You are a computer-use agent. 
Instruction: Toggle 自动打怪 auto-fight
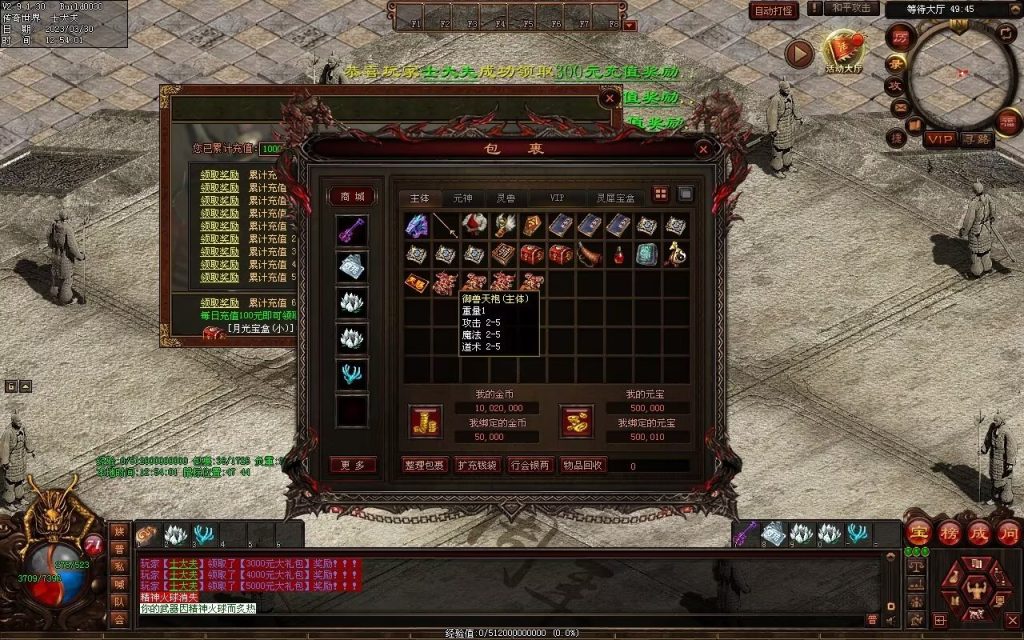[x=774, y=11]
